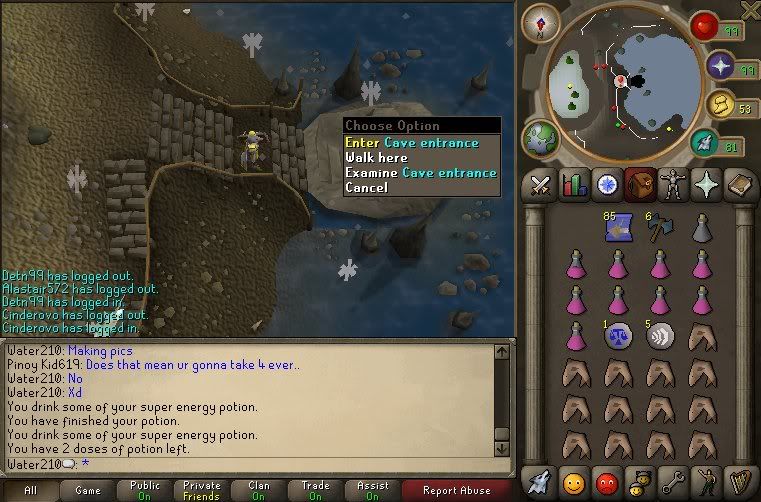
Task: Cancel the Choose Option menu
Action: point(365,188)
